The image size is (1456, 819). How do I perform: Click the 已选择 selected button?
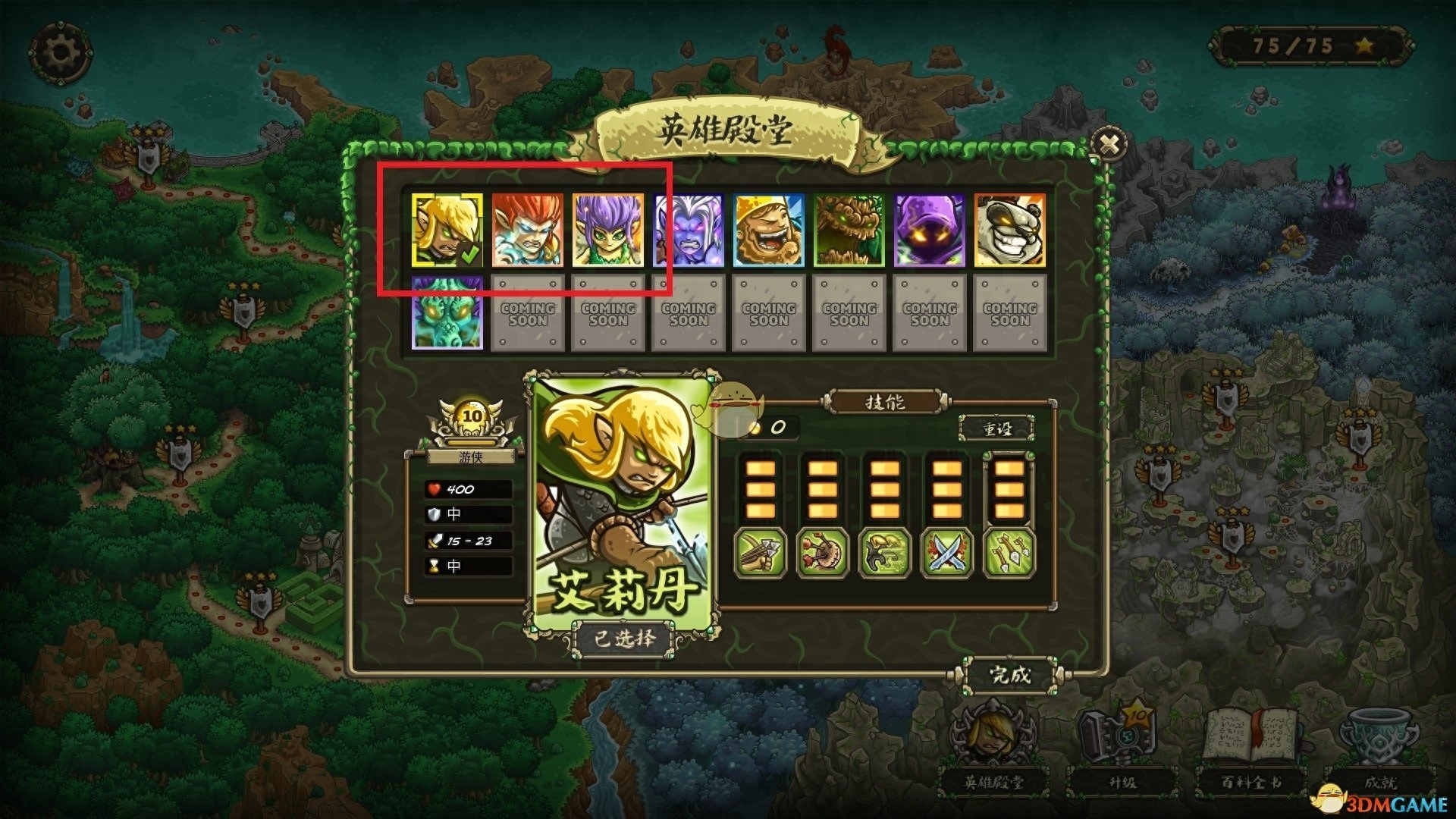click(623, 639)
